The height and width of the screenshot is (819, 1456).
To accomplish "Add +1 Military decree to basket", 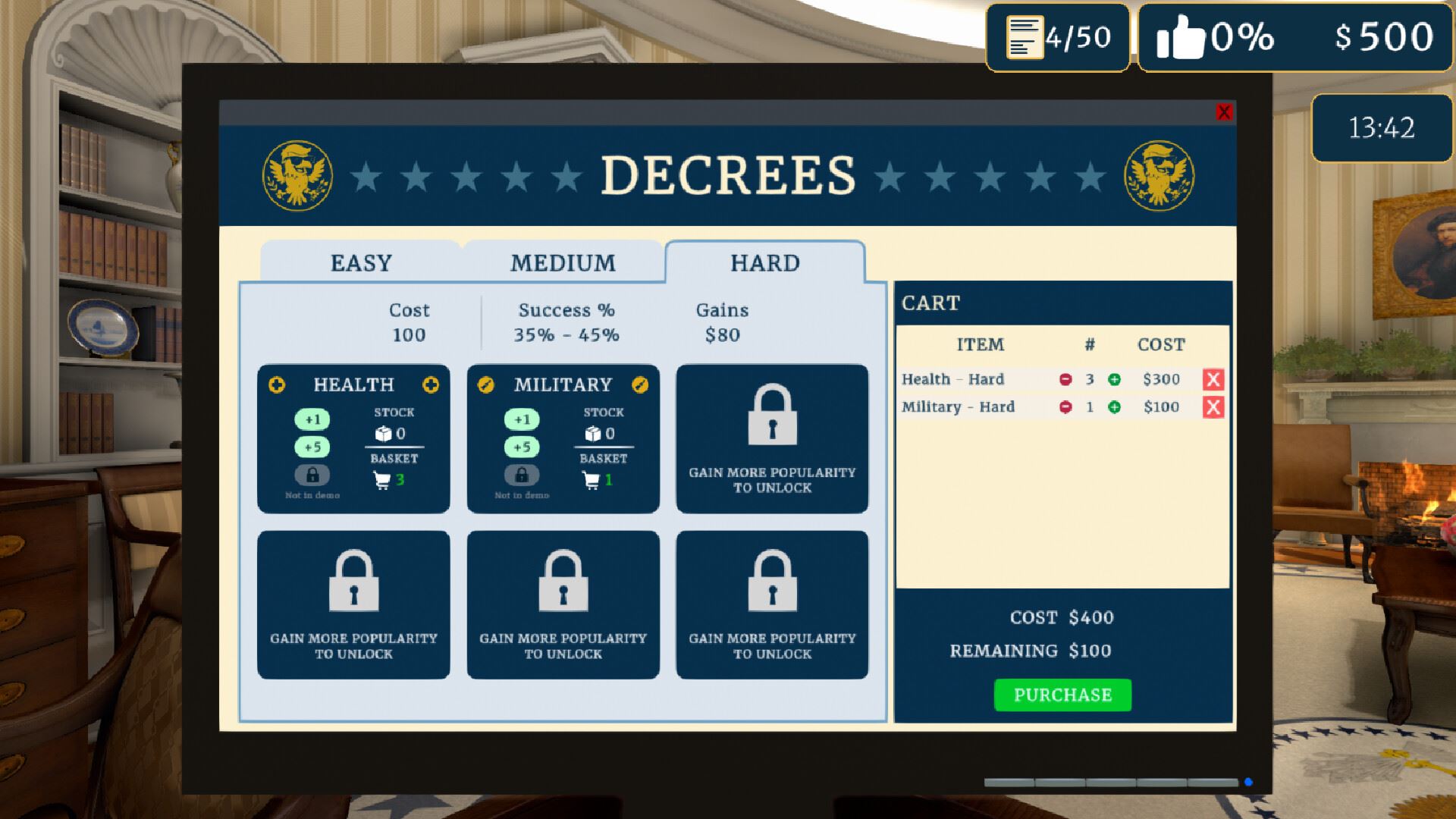I will pos(522,419).
